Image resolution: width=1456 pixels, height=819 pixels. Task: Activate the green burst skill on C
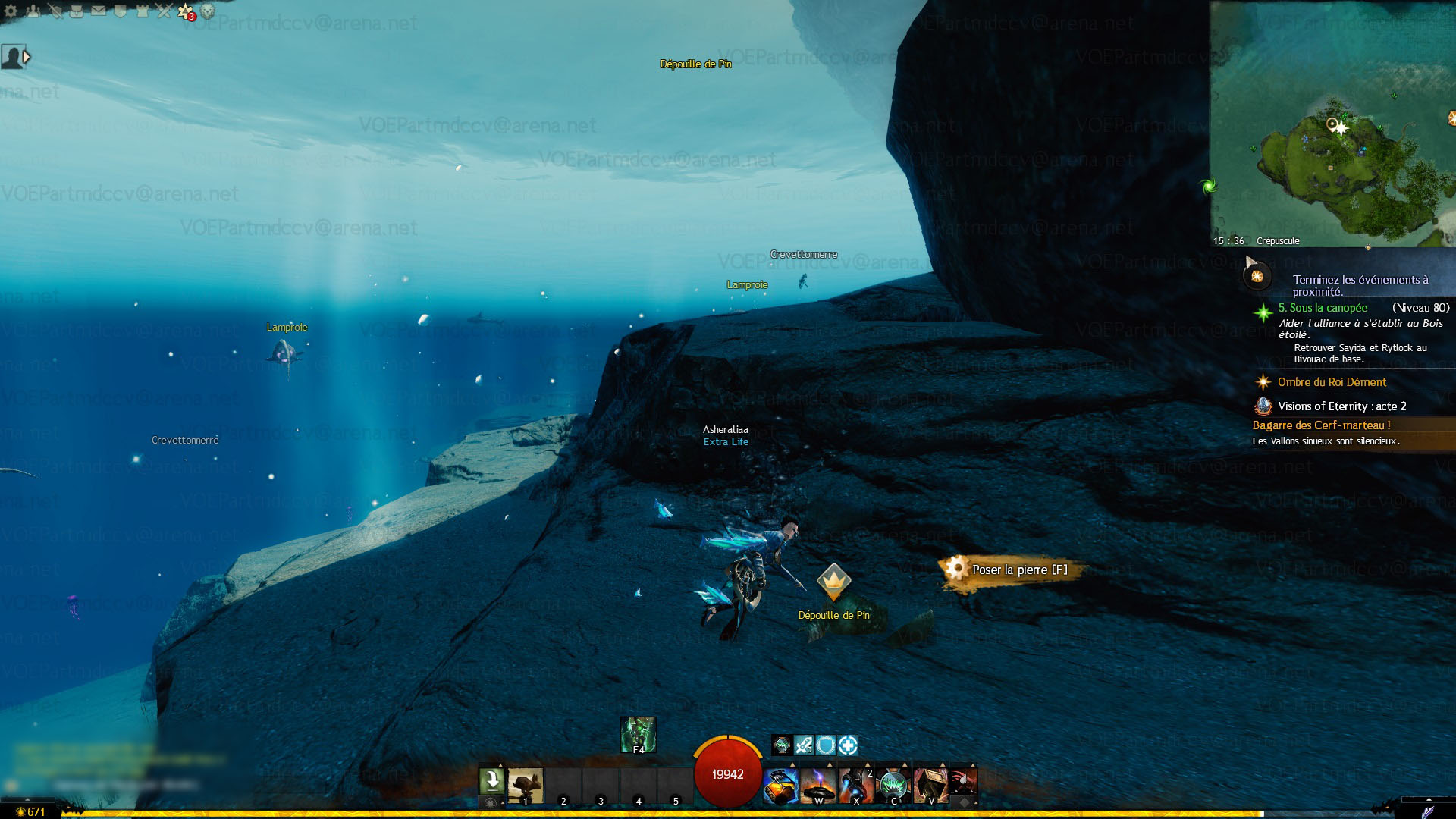point(893,785)
